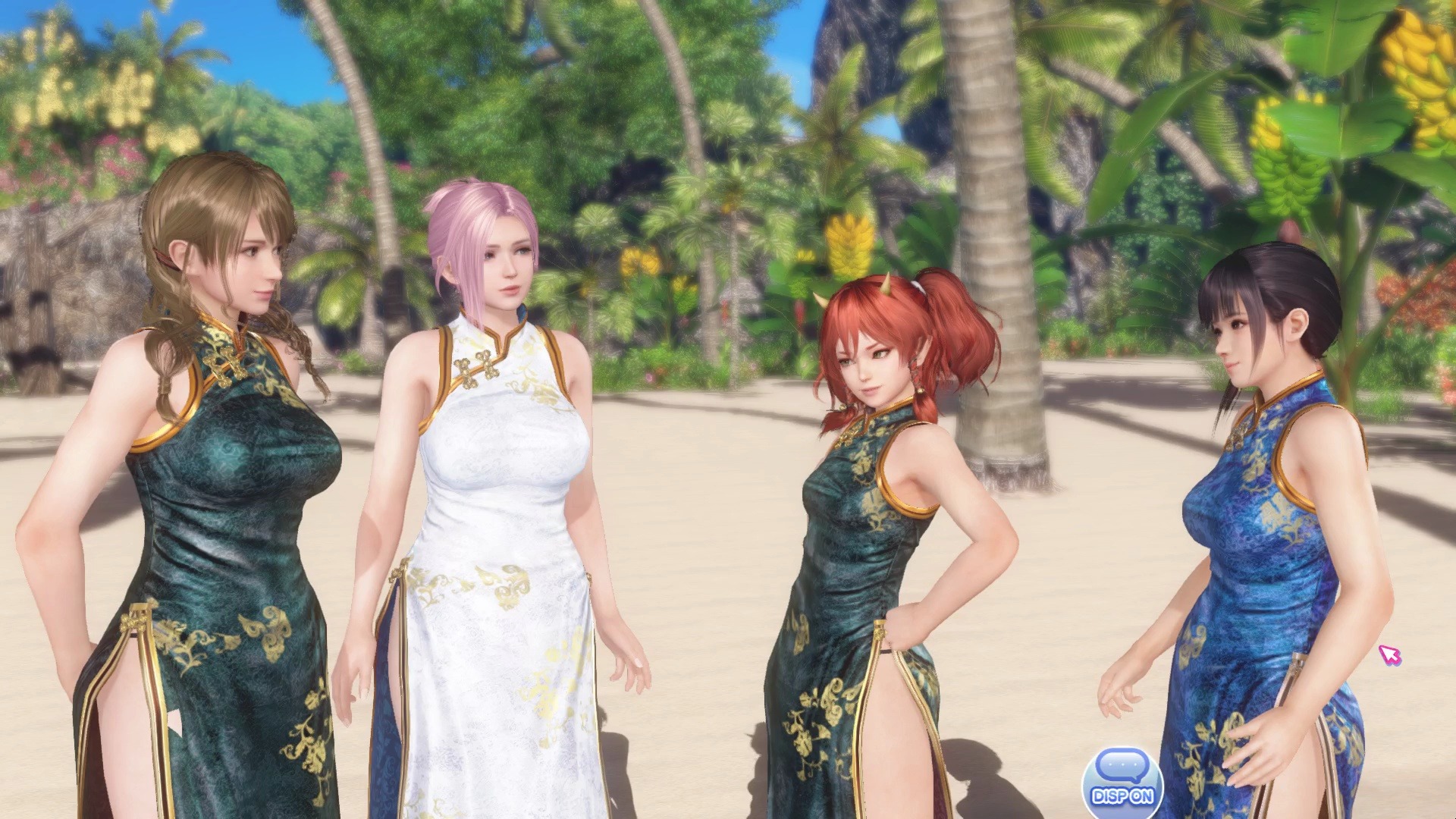Toggle the DISP ON speech bubble button

click(1122, 781)
